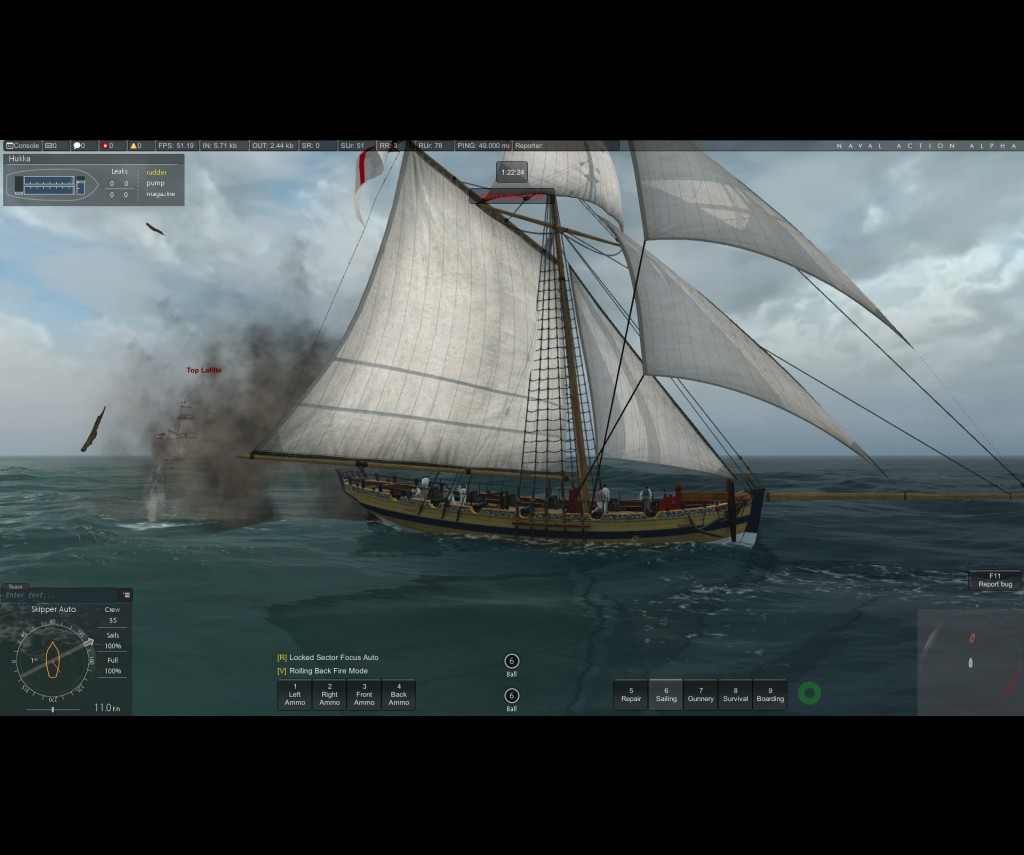The height and width of the screenshot is (855, 1024).
Task: Pick the Back Ammo button
Action: (399, 695)
